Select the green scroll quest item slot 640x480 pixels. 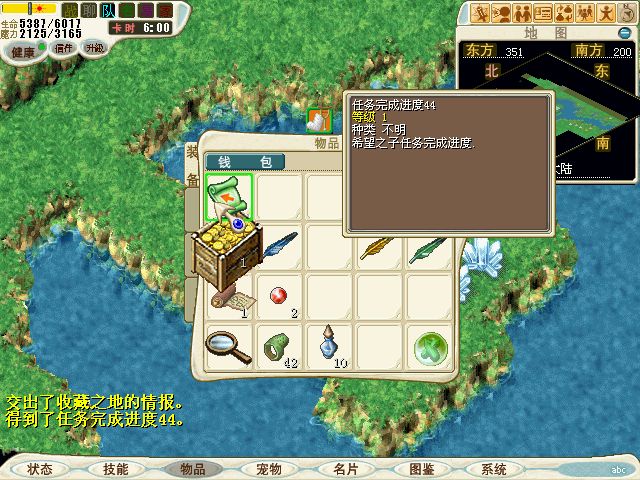point(230,197)
